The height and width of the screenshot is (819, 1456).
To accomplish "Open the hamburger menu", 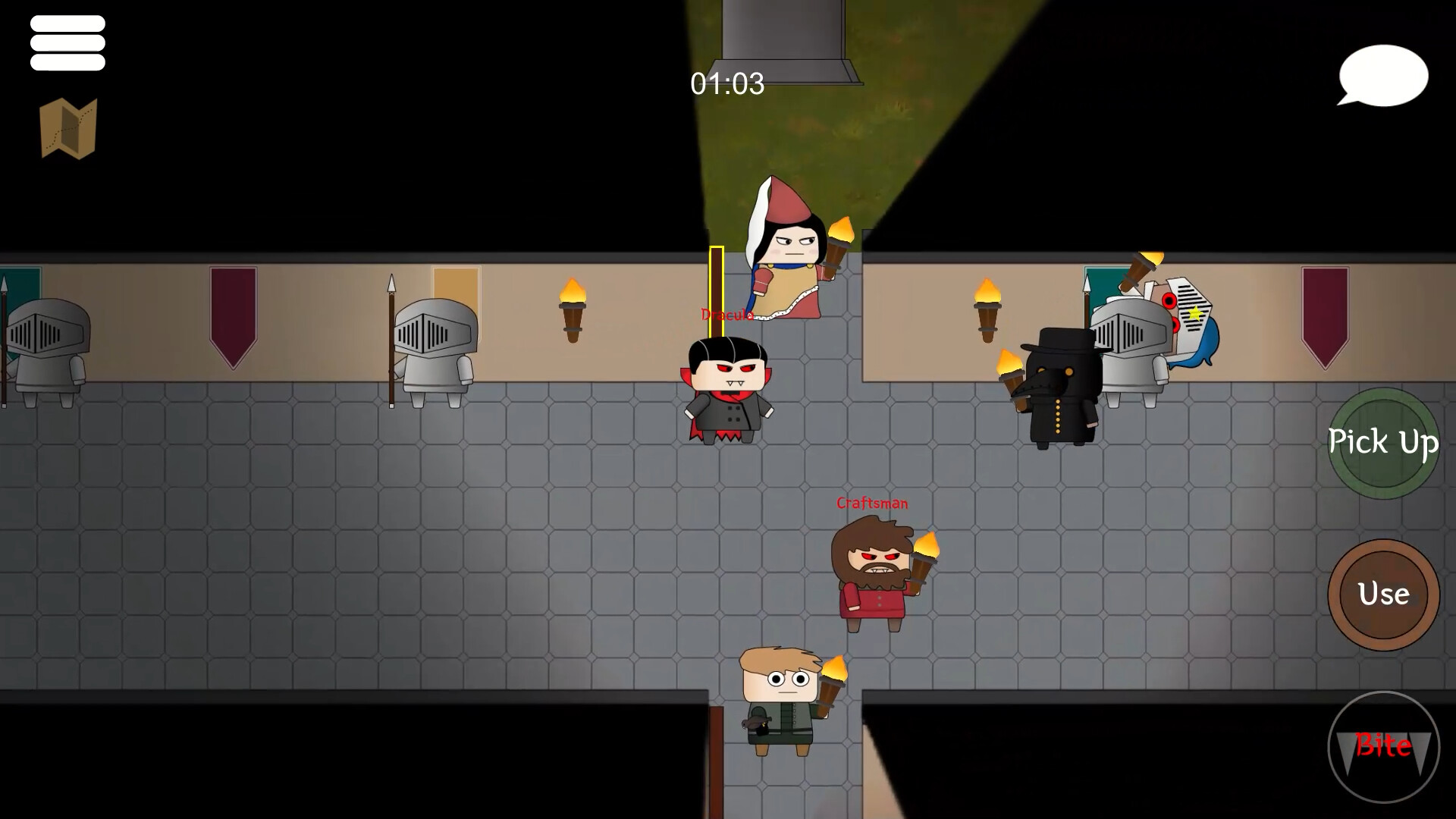I will coord(67,43).
